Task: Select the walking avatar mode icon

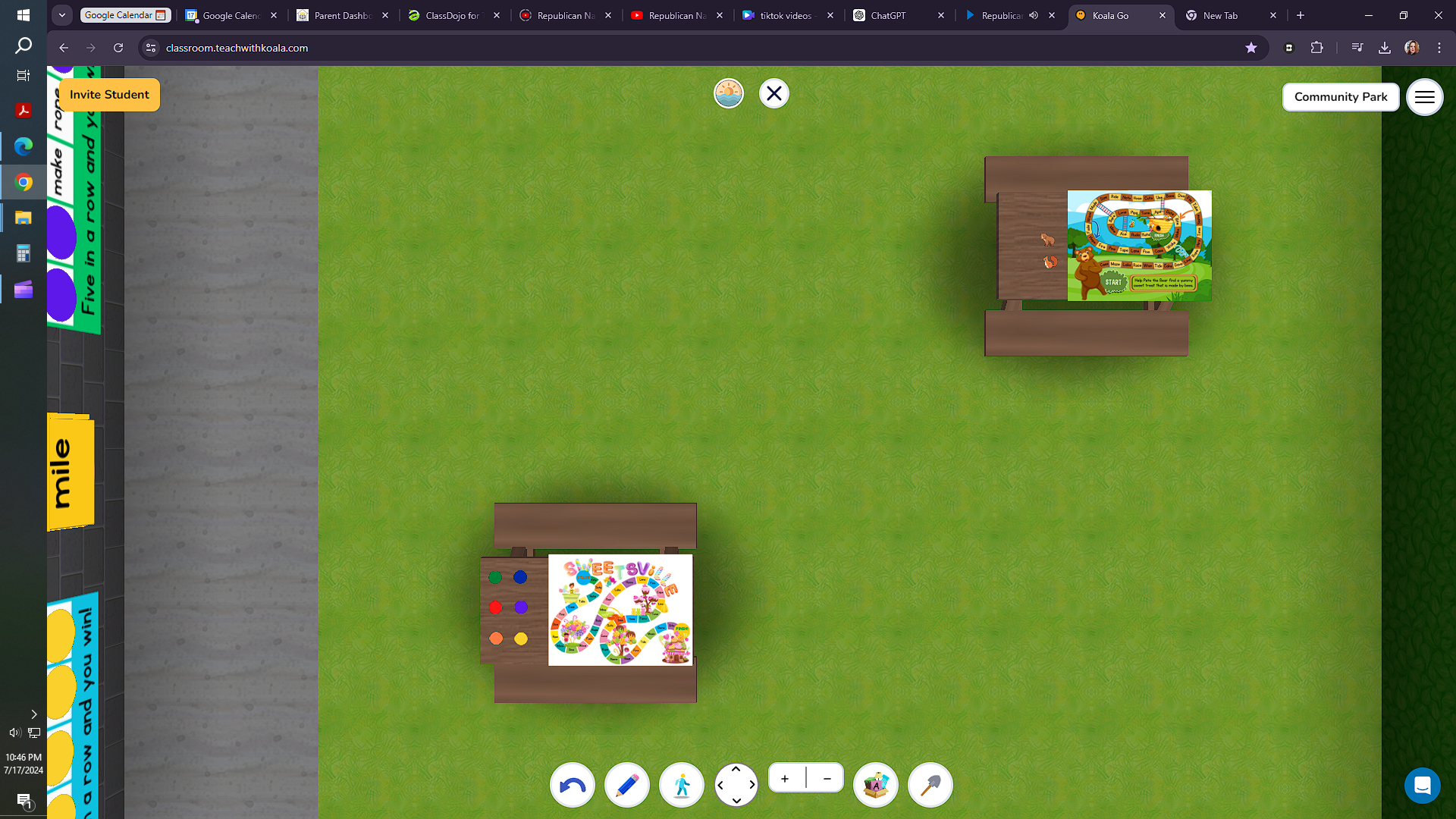Action: 681,785
